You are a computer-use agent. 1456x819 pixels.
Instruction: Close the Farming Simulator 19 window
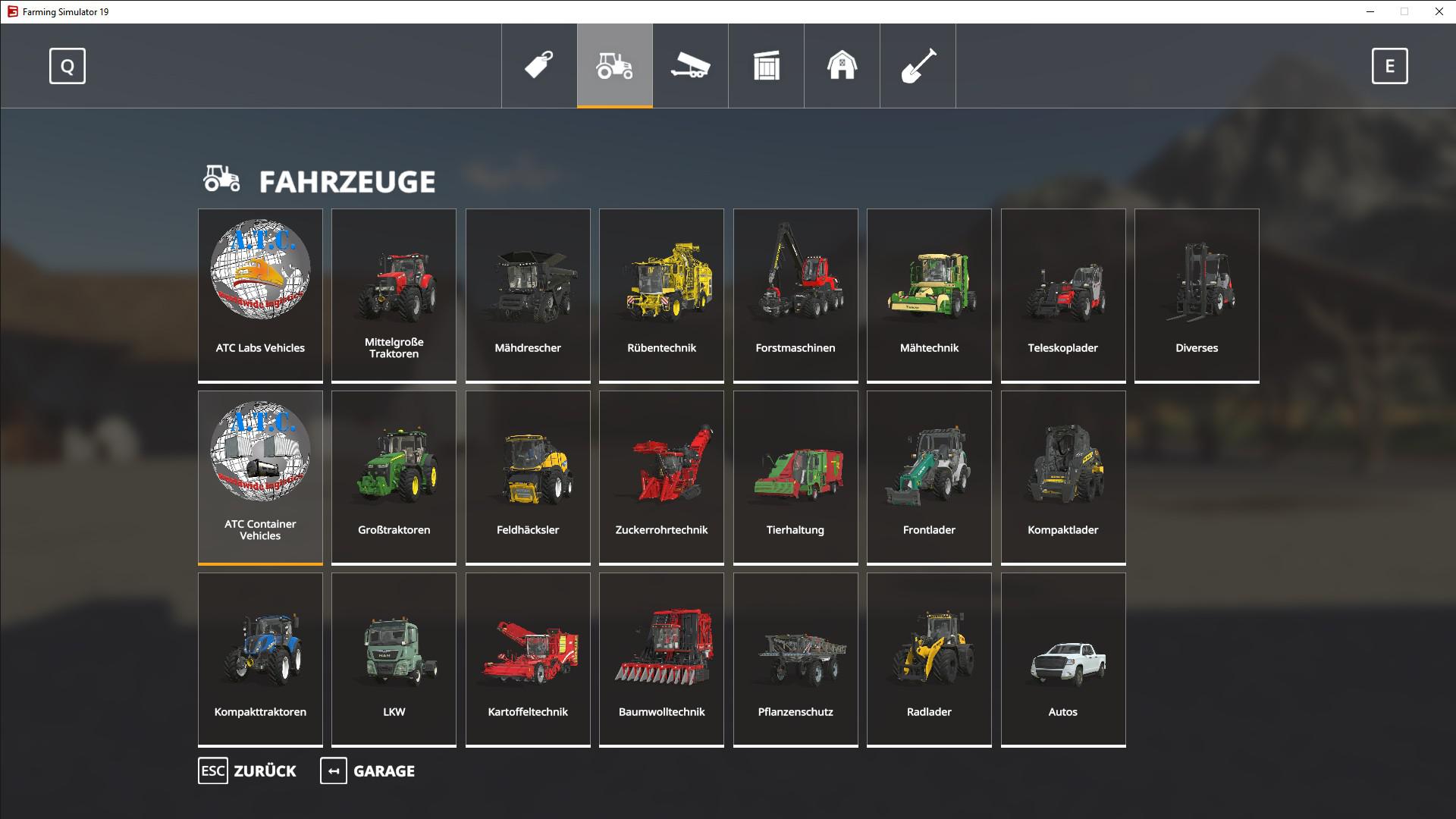tap(1439, 11)
